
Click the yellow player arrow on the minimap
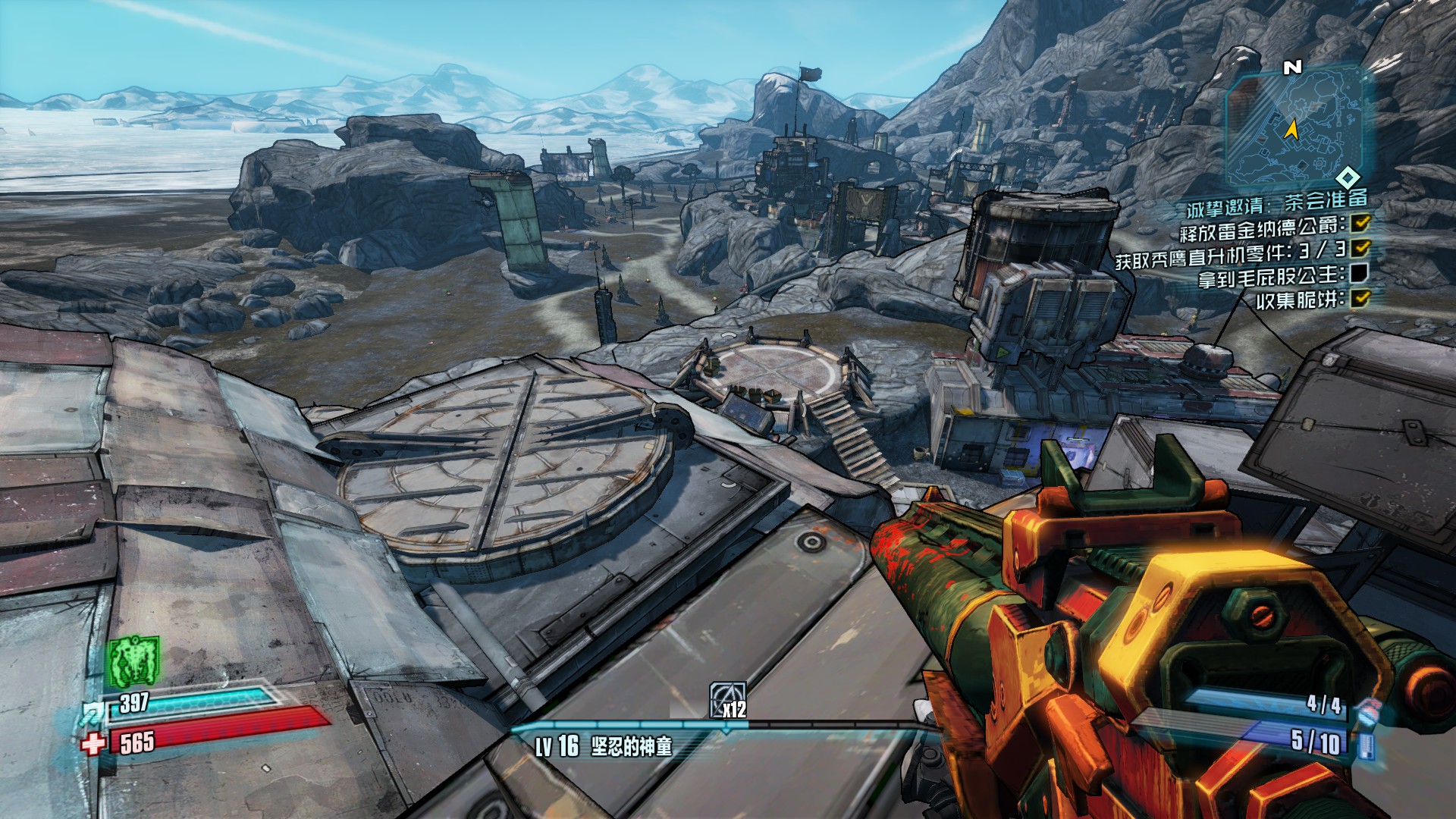(x=1291, y=130)
